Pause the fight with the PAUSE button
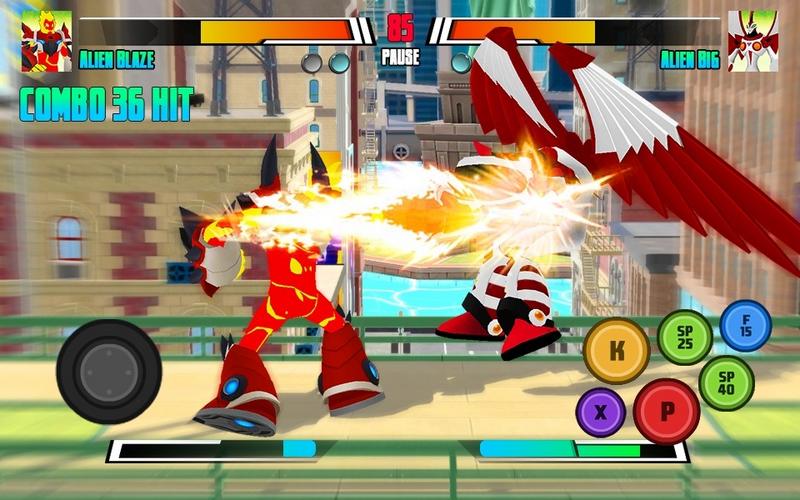Screen dimensions: 800x500 point(400,58)
